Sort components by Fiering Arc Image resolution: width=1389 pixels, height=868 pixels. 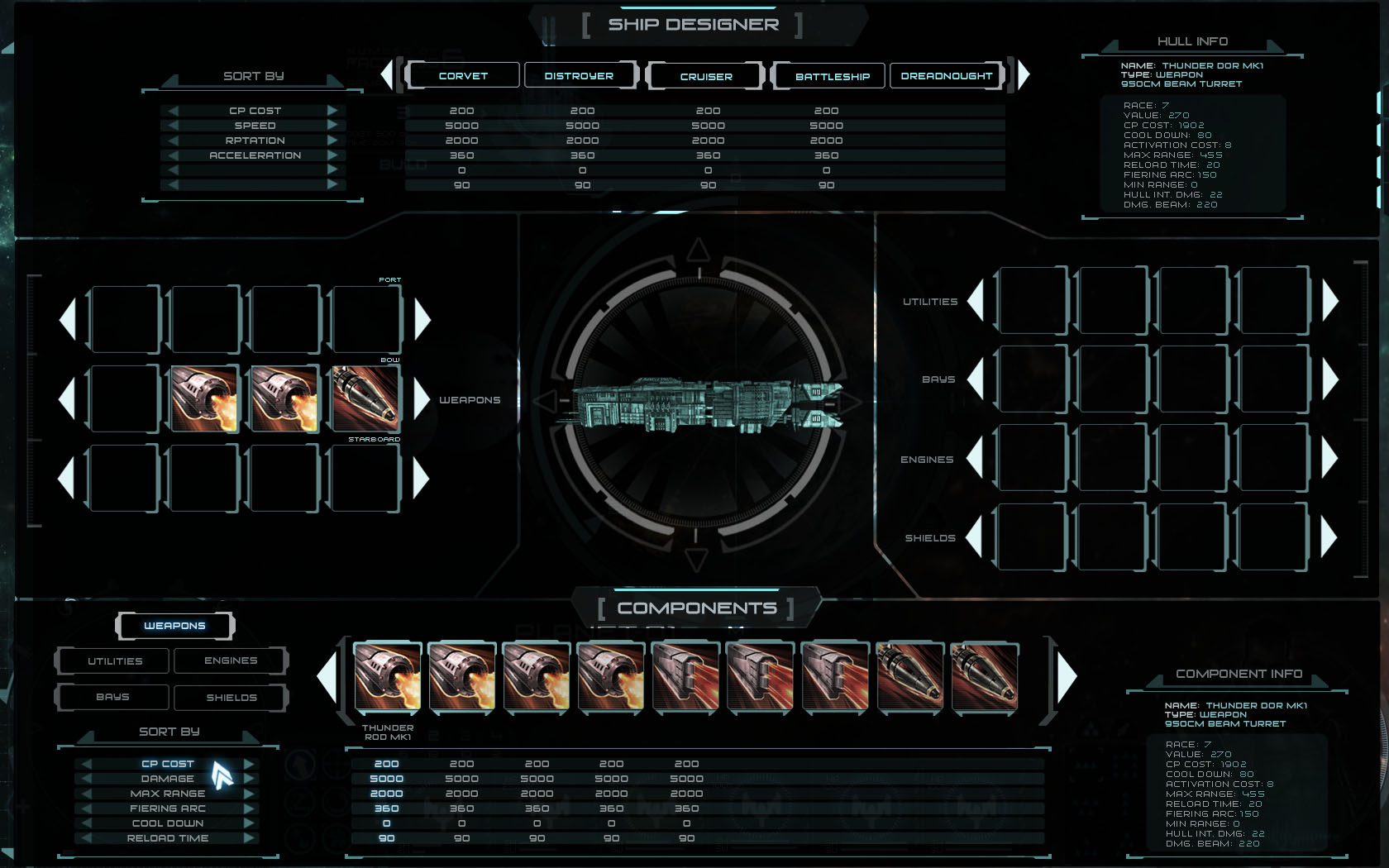coord(168,808)
